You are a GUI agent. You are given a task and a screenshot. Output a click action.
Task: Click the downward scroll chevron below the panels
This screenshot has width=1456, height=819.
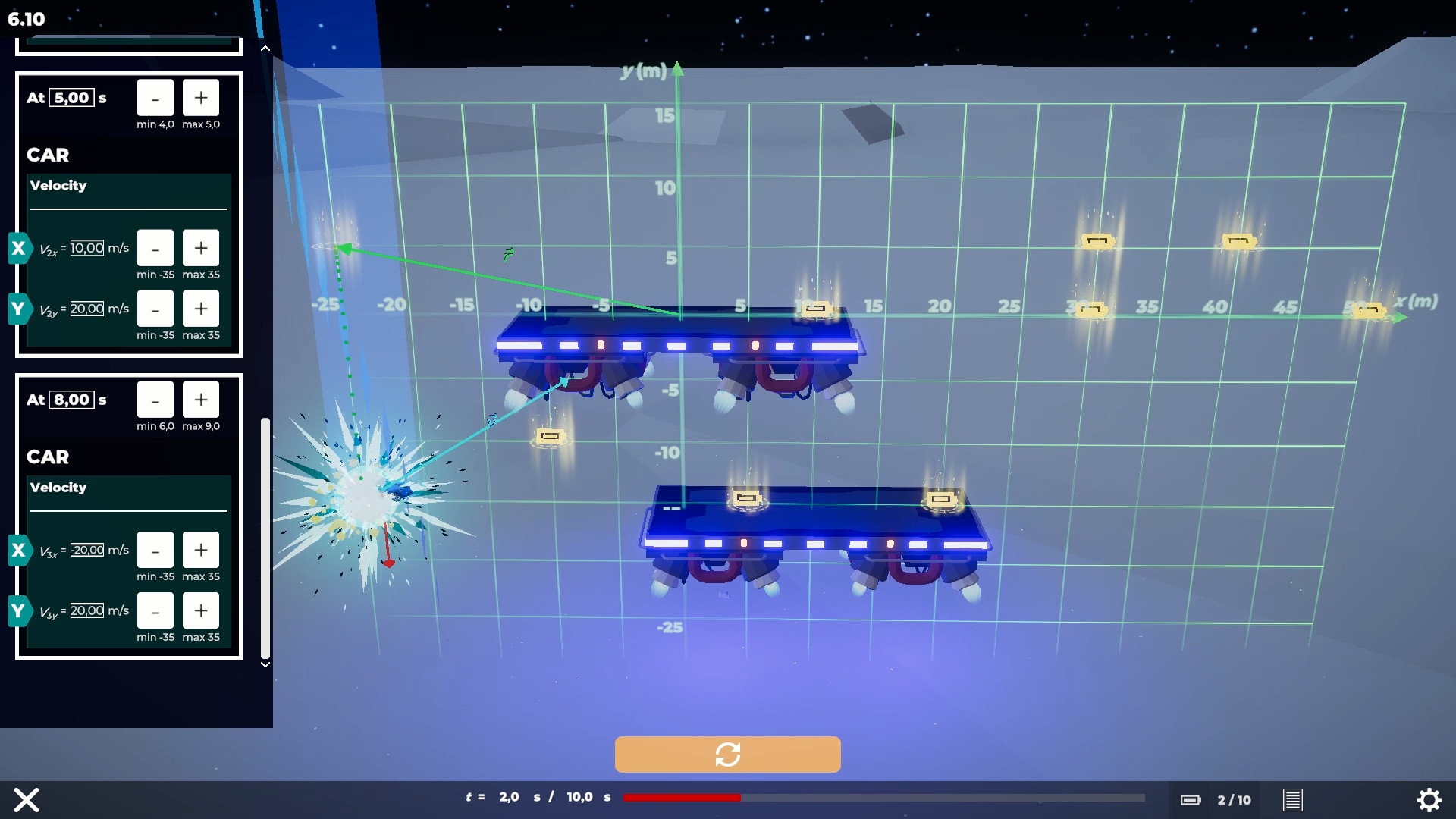click(x=265, y=664)
